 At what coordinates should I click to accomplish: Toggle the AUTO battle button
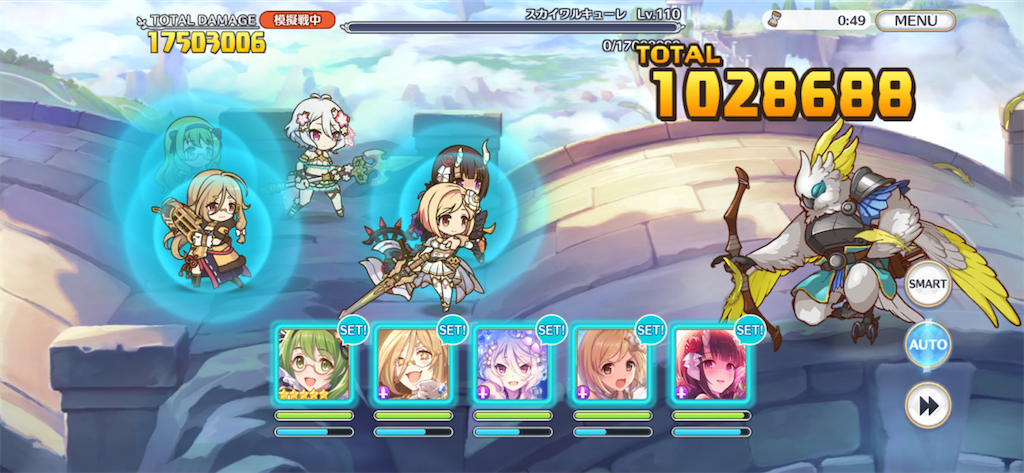pyautogui.click(x=927, y=345)
